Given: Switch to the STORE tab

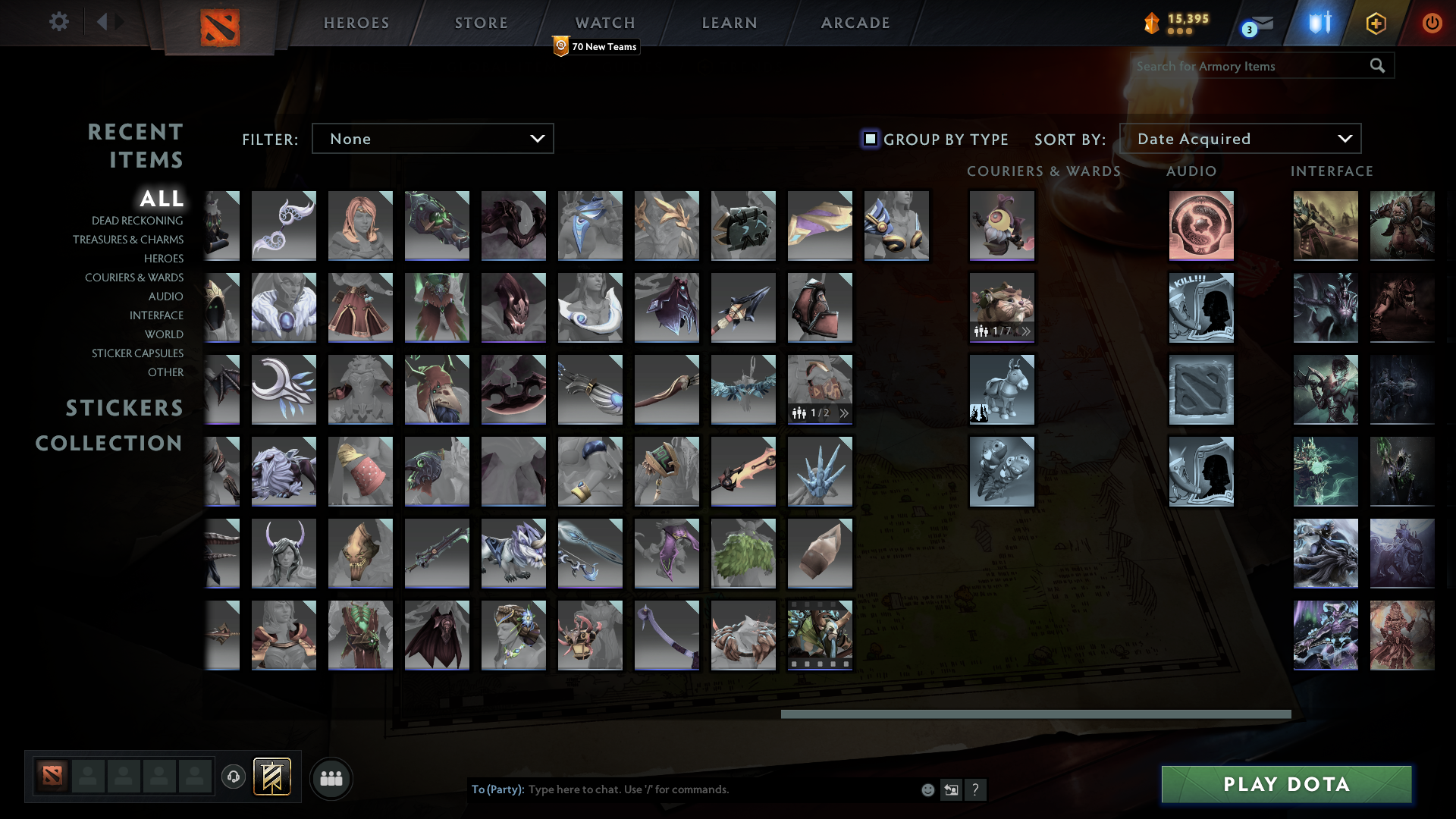Looking at the screenshot, I should [x=481, y=23].
